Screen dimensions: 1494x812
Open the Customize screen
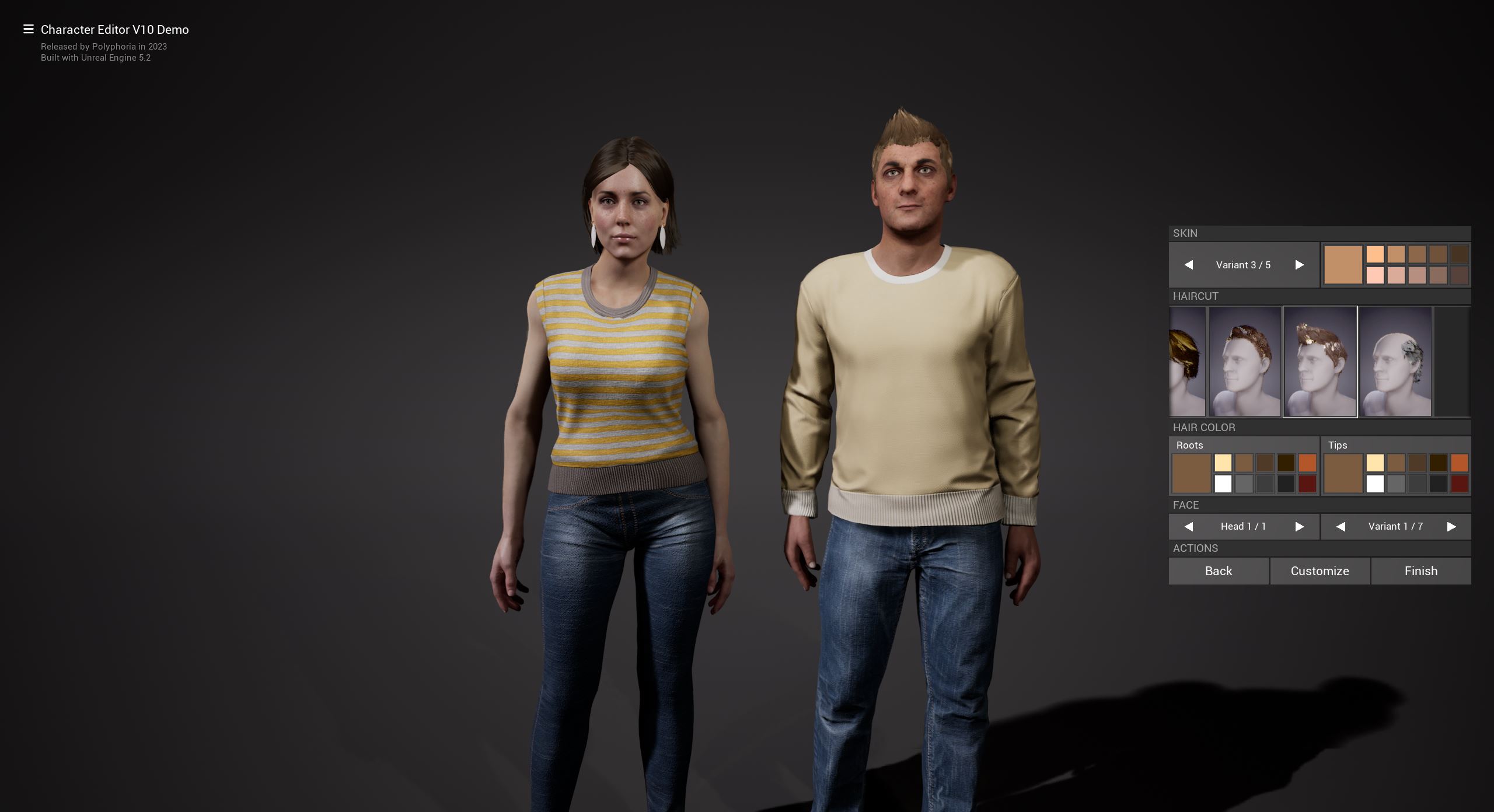(x=1320, y=570)
